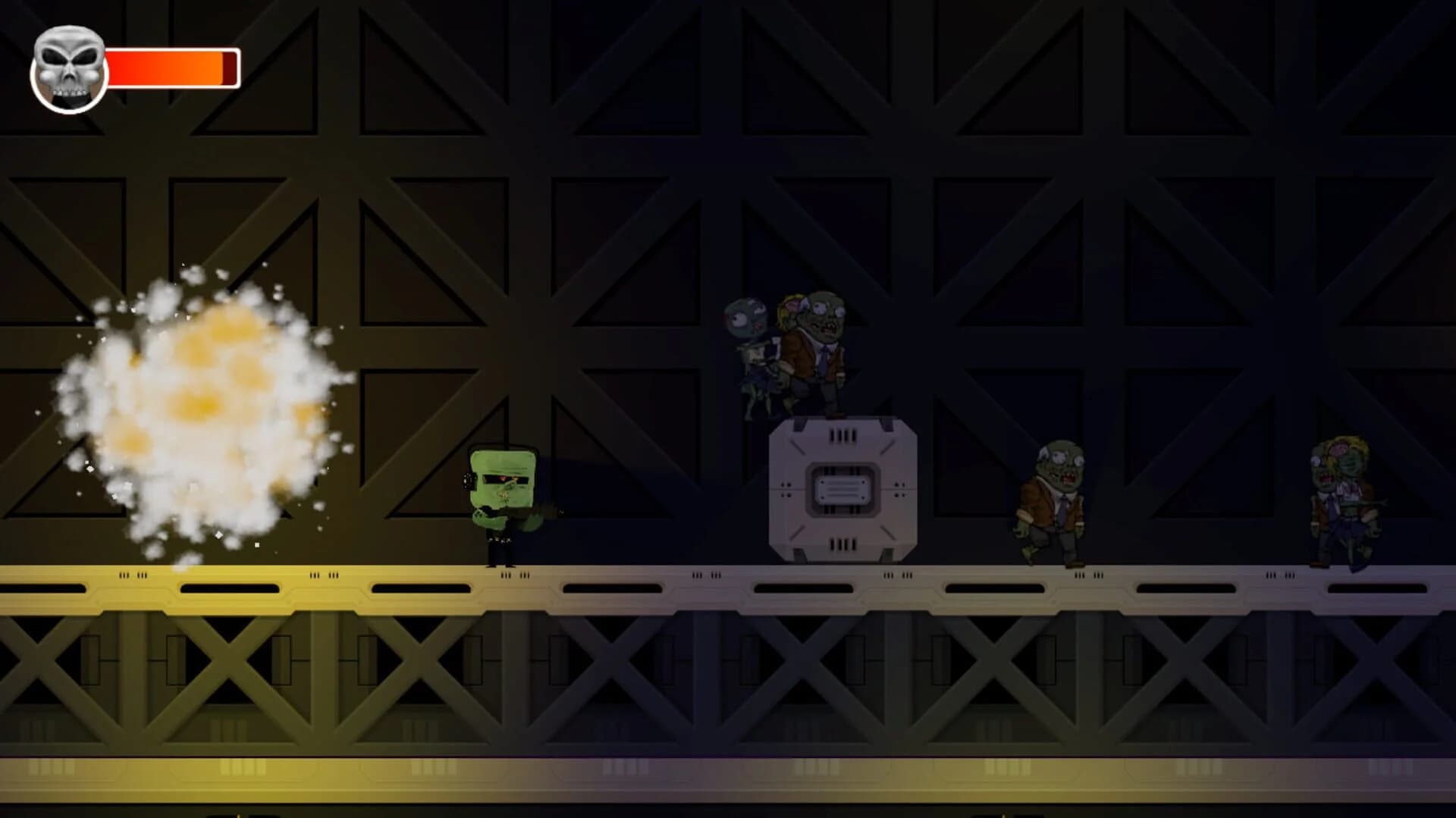This screenshot has width=1456, height=818.
Task: Click the crate's bottom vent grille
Action: pos(842,544)
